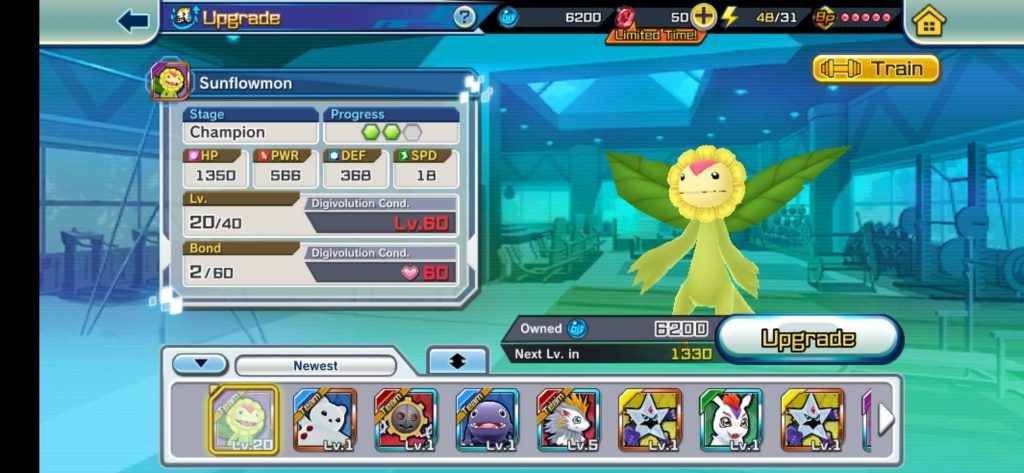Image resolution: width=1024 pixels, height=473 pixels.
Task: Tap the Upgrade button
Action: pyautogui.click(x=808, y=339)
